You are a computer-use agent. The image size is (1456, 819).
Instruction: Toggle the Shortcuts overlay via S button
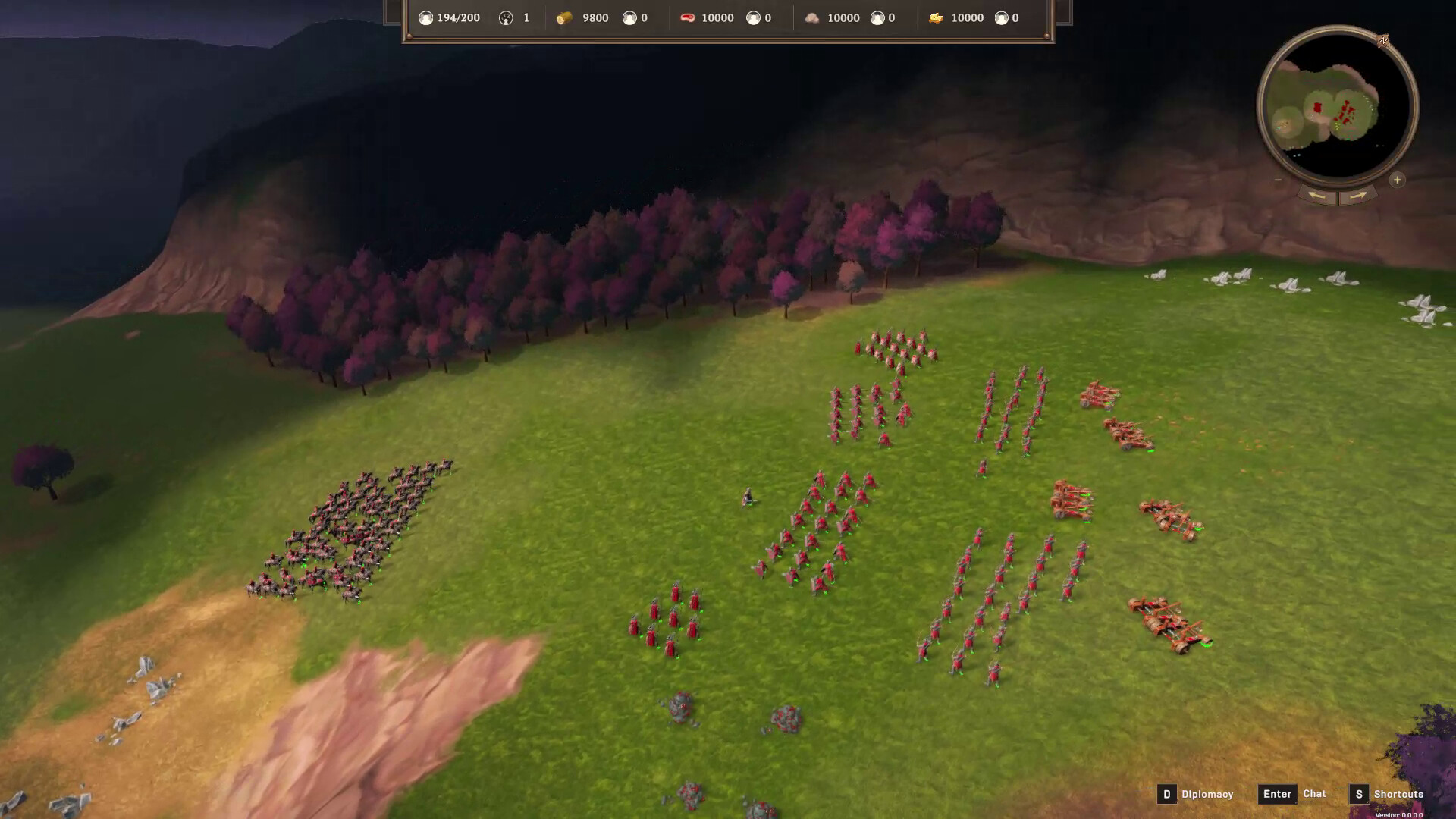pos(1360,794)
